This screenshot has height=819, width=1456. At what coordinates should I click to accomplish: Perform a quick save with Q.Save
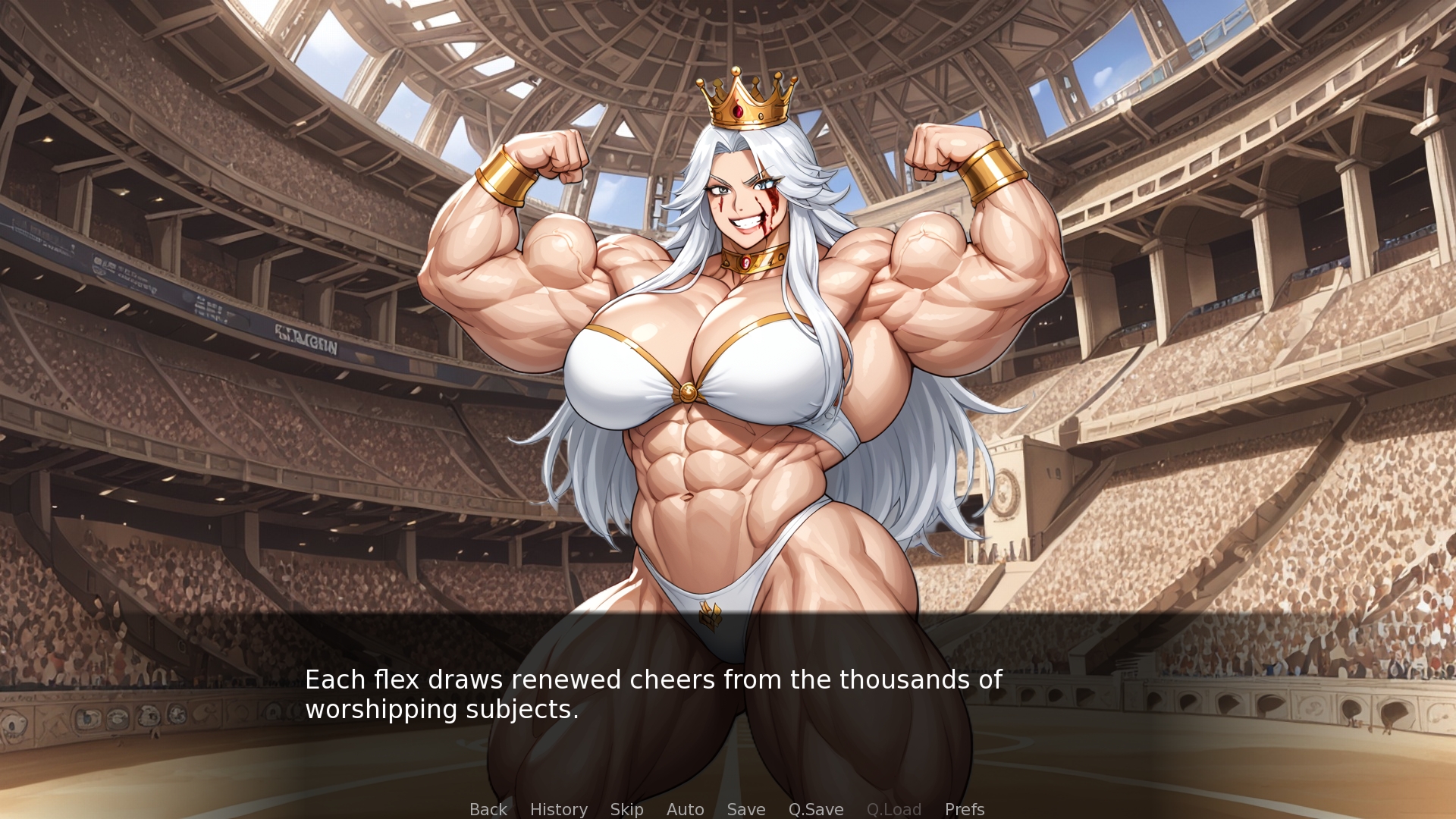(x=815, y=809)
